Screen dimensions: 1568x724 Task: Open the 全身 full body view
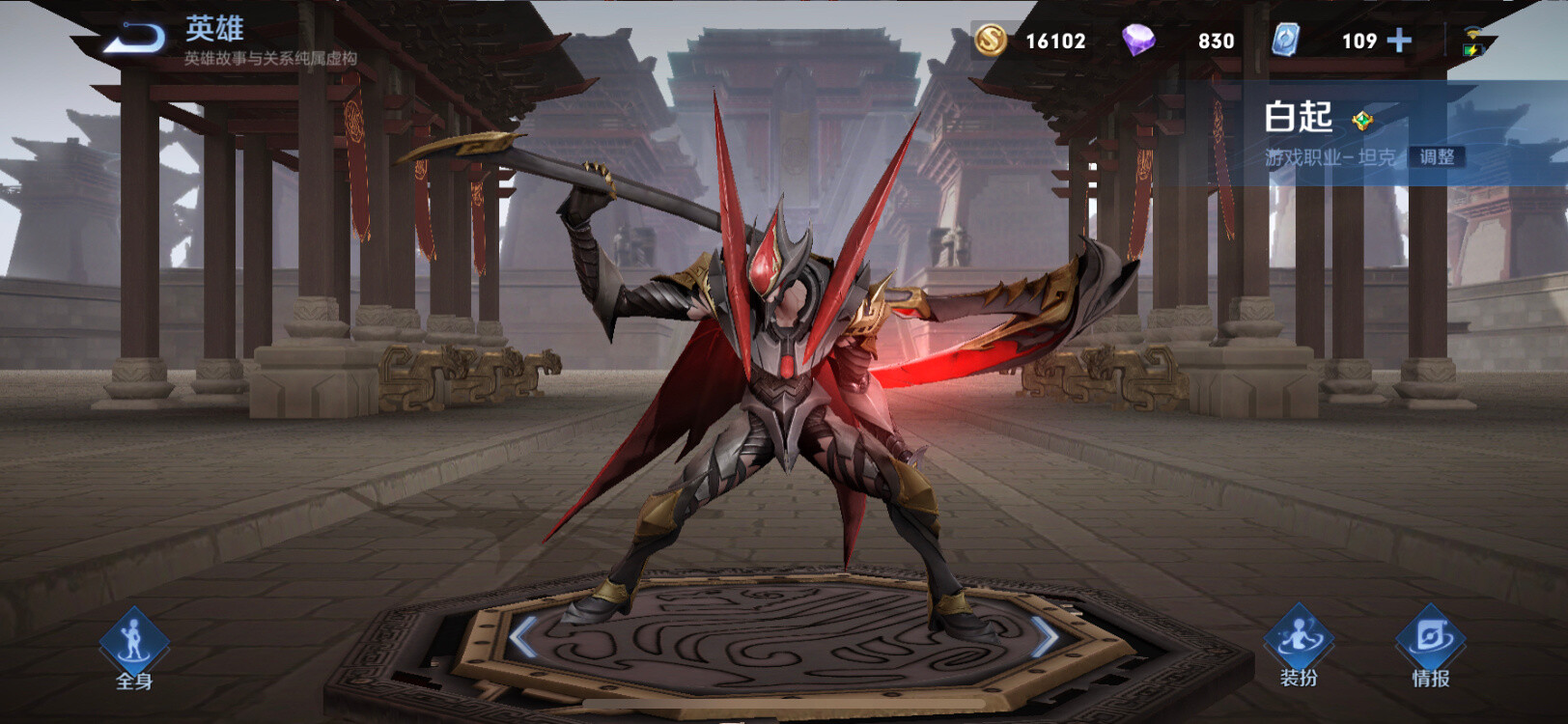[133, 649]
